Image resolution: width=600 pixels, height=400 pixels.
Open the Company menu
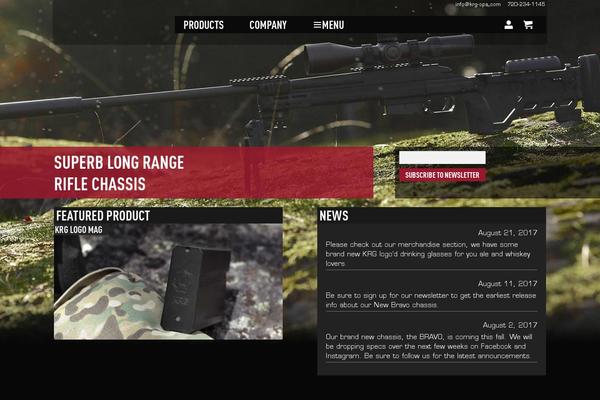coord(268,25)
